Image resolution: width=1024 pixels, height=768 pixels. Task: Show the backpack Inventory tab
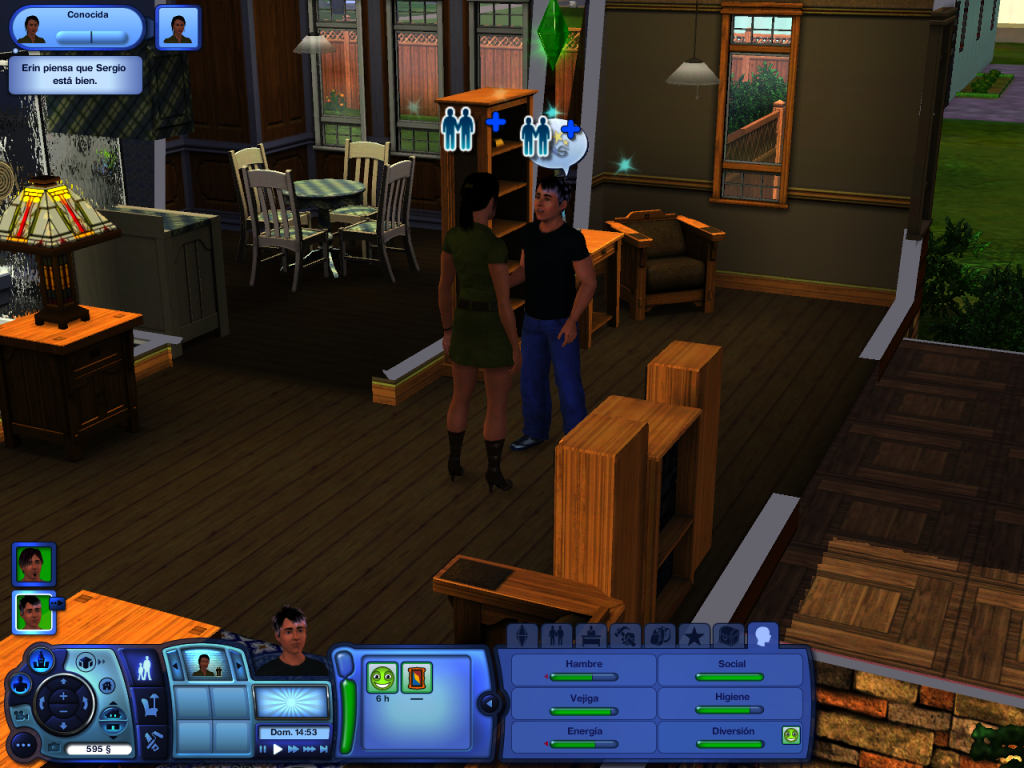click(660, 636)
